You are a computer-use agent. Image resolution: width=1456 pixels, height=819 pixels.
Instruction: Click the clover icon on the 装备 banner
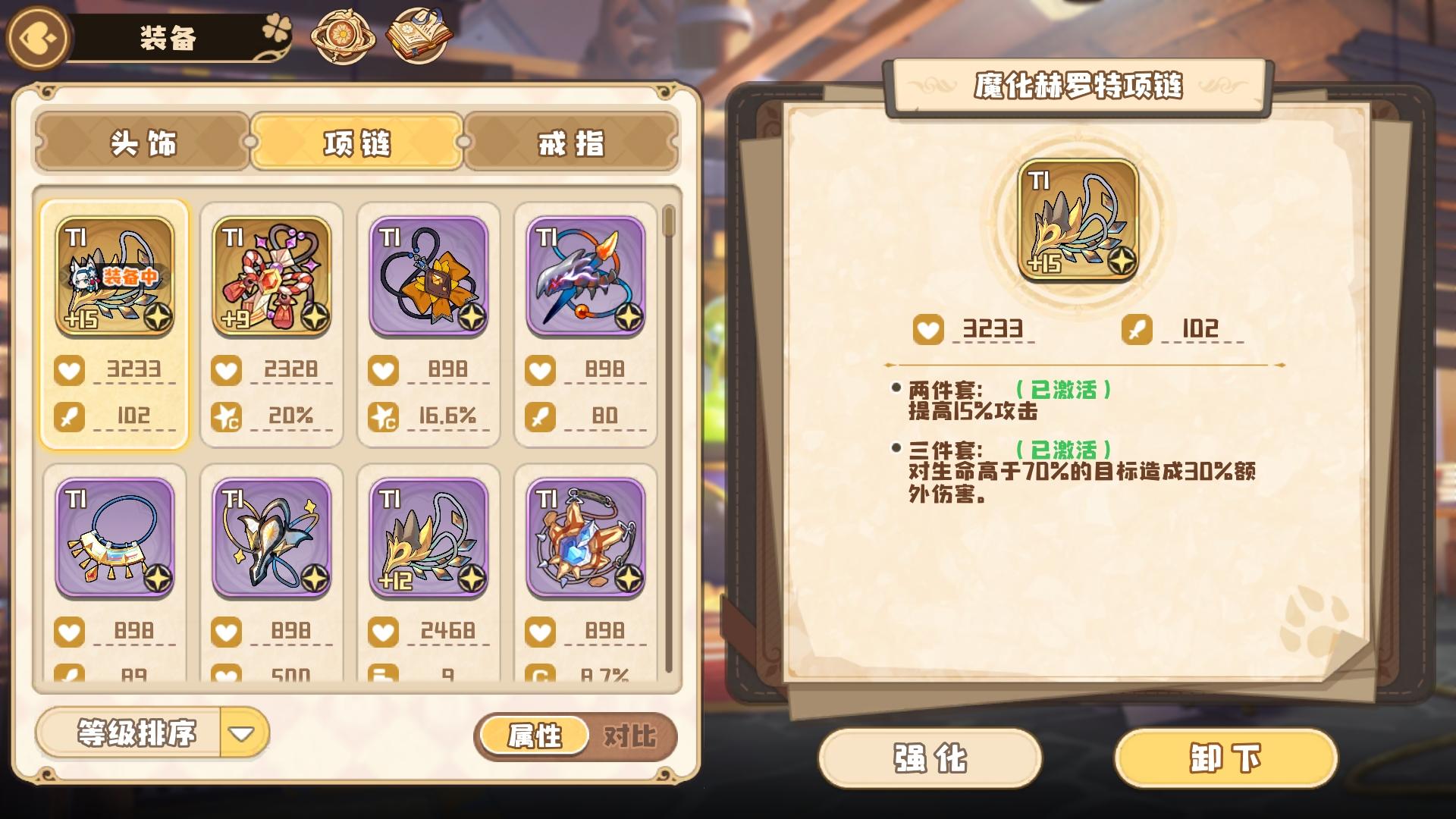[275, 28]
